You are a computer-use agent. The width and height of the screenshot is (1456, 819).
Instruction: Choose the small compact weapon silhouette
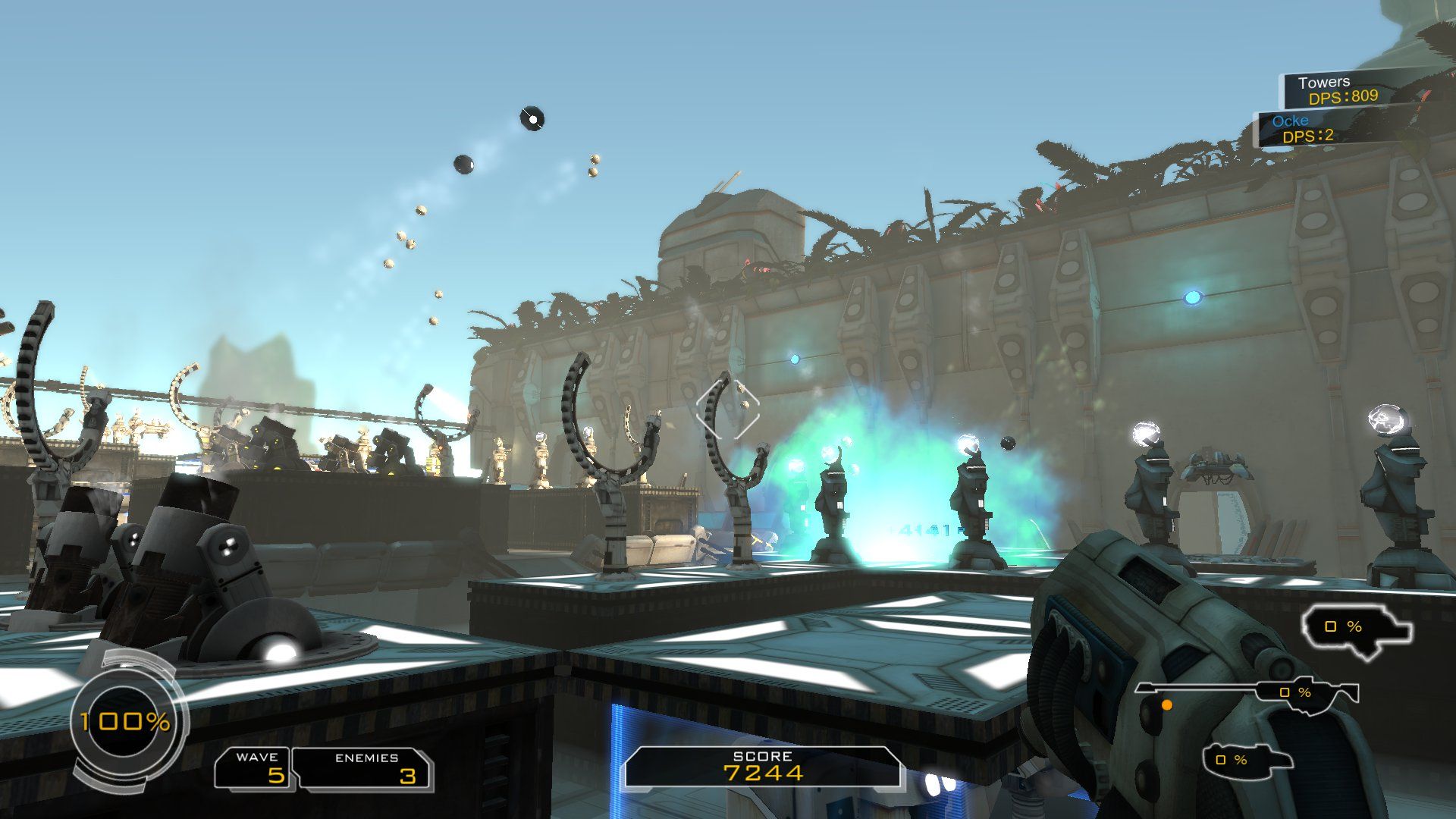pos(1246,759)
